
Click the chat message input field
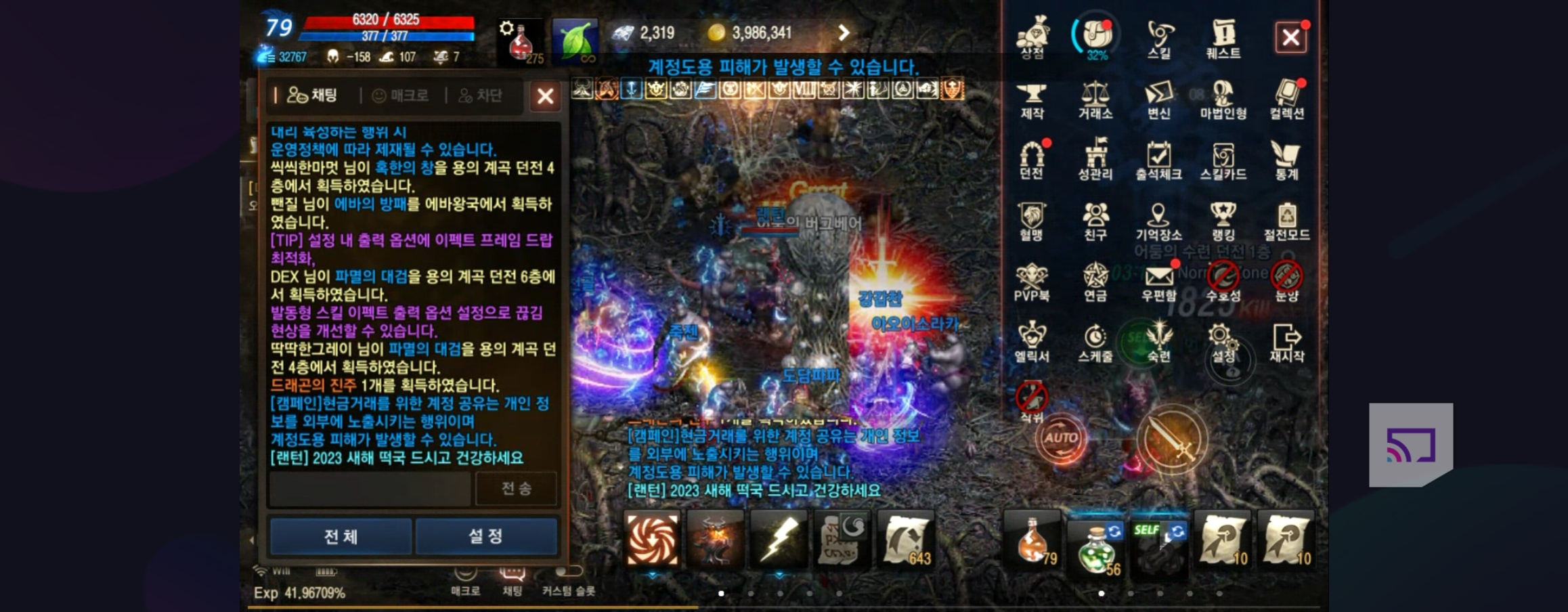tap(369, 489)
